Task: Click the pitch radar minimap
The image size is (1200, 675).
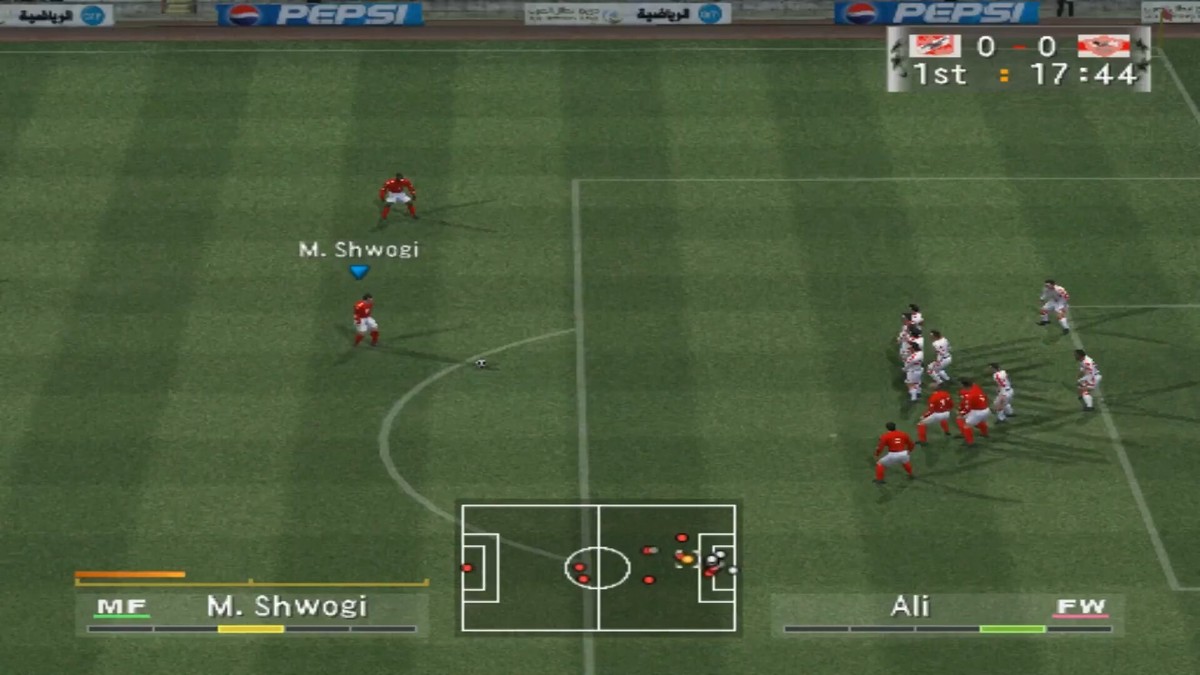Action: pyautogui.click(x=598, y=567)
